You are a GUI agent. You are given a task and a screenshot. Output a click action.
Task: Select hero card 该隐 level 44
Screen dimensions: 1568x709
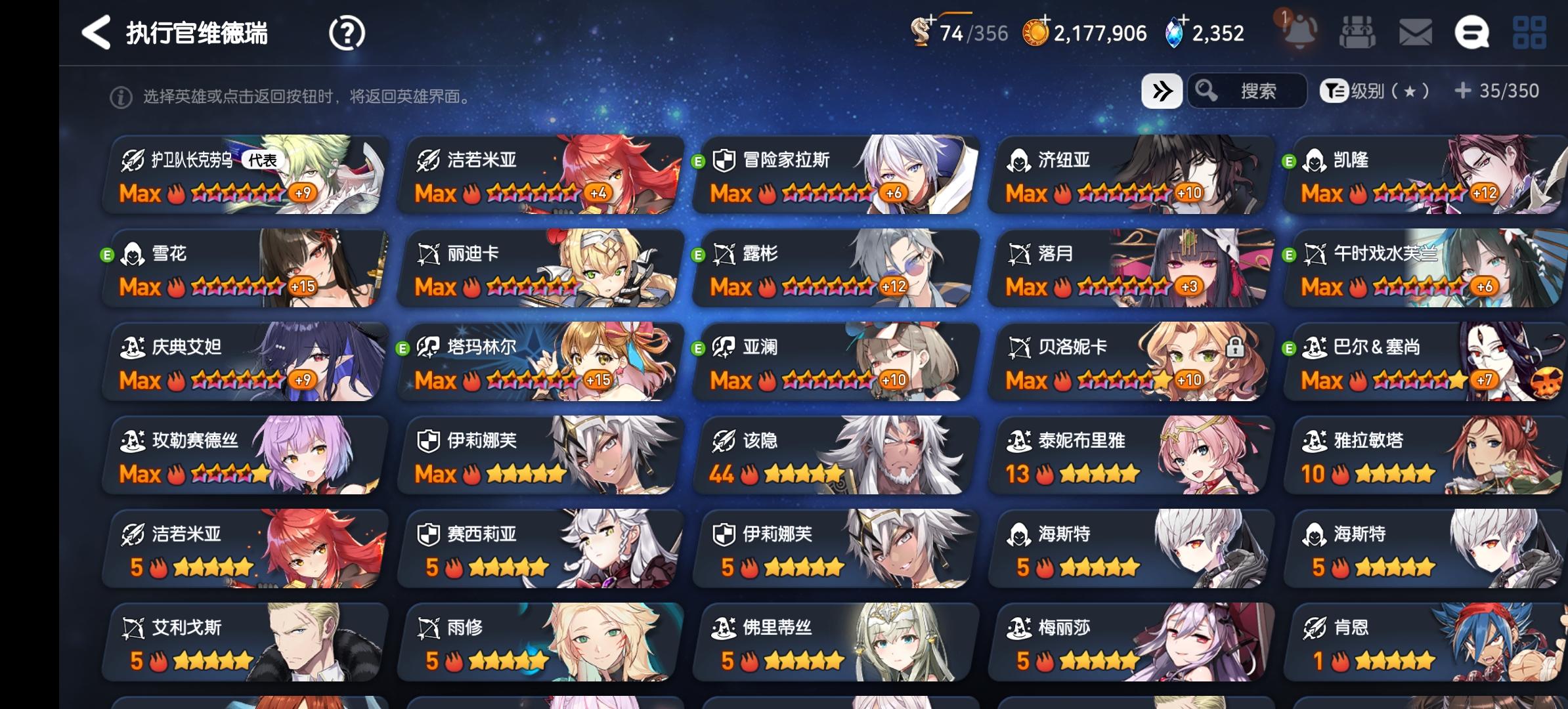tap(834, 456)
